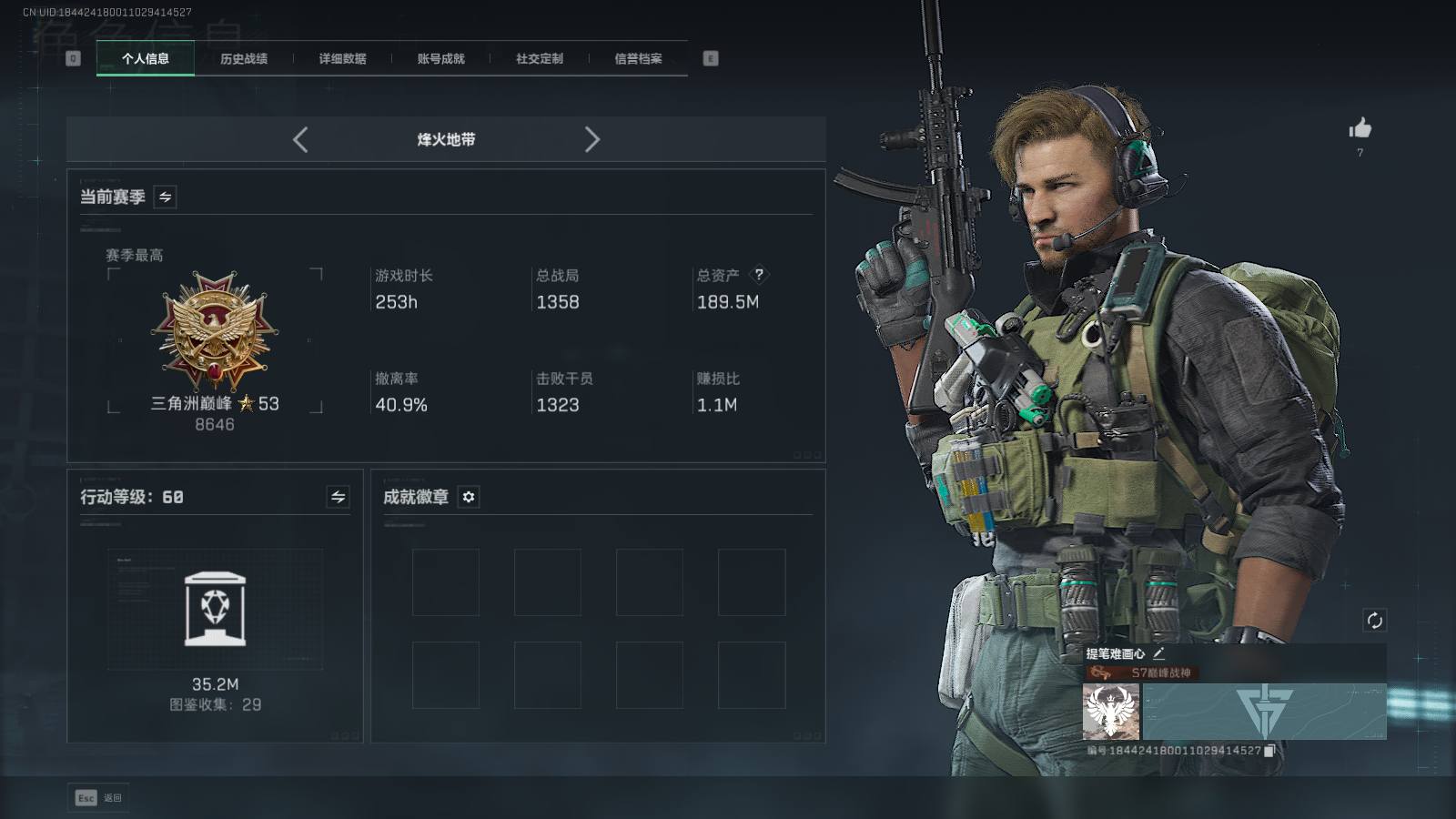This screenshot has width=1456, height=819.
Task: Show the 信誉档案 tab
Action: click(x=638, y=59)
